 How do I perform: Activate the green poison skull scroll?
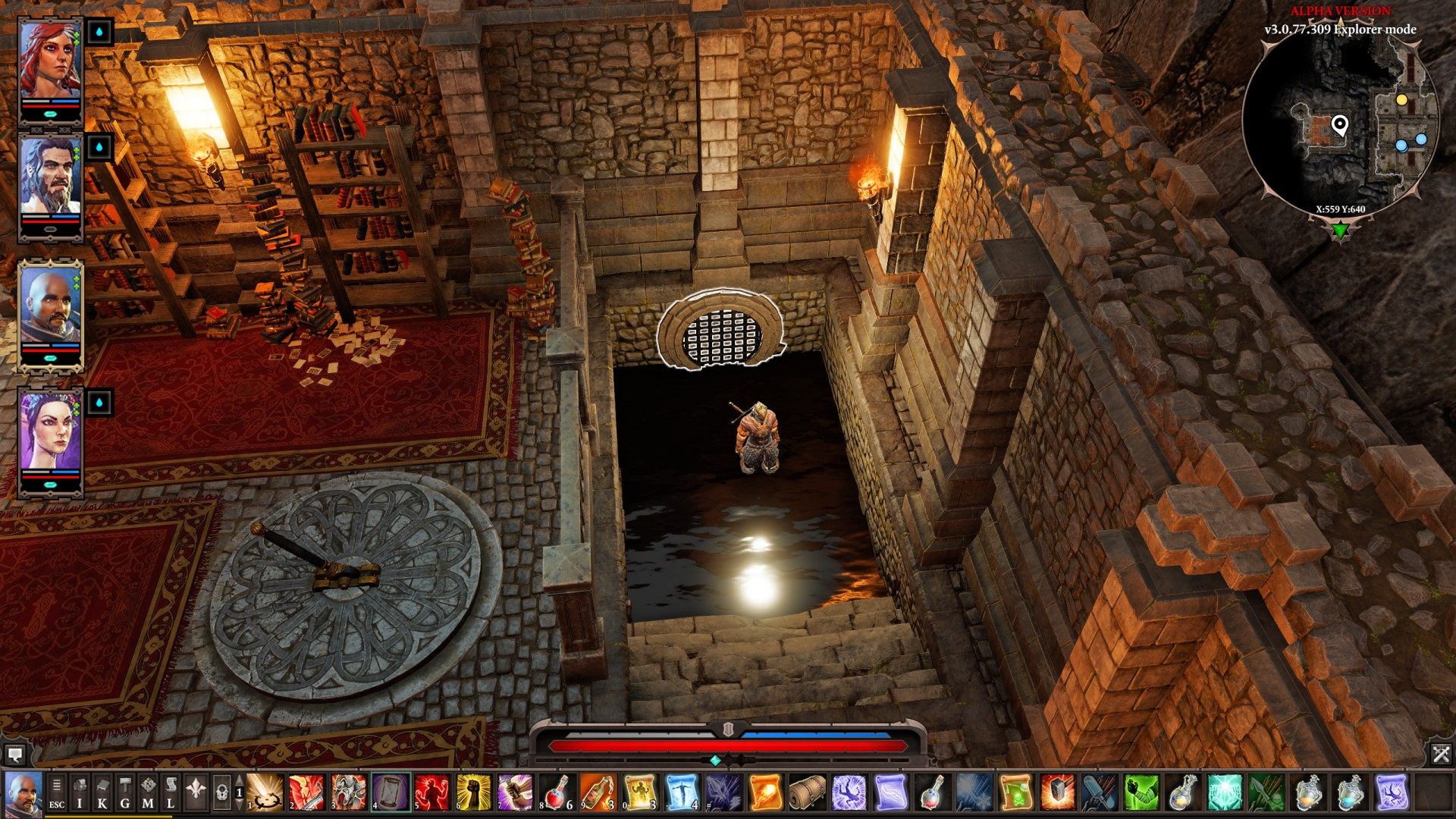pyautogui.click(x=1015, y=792)
